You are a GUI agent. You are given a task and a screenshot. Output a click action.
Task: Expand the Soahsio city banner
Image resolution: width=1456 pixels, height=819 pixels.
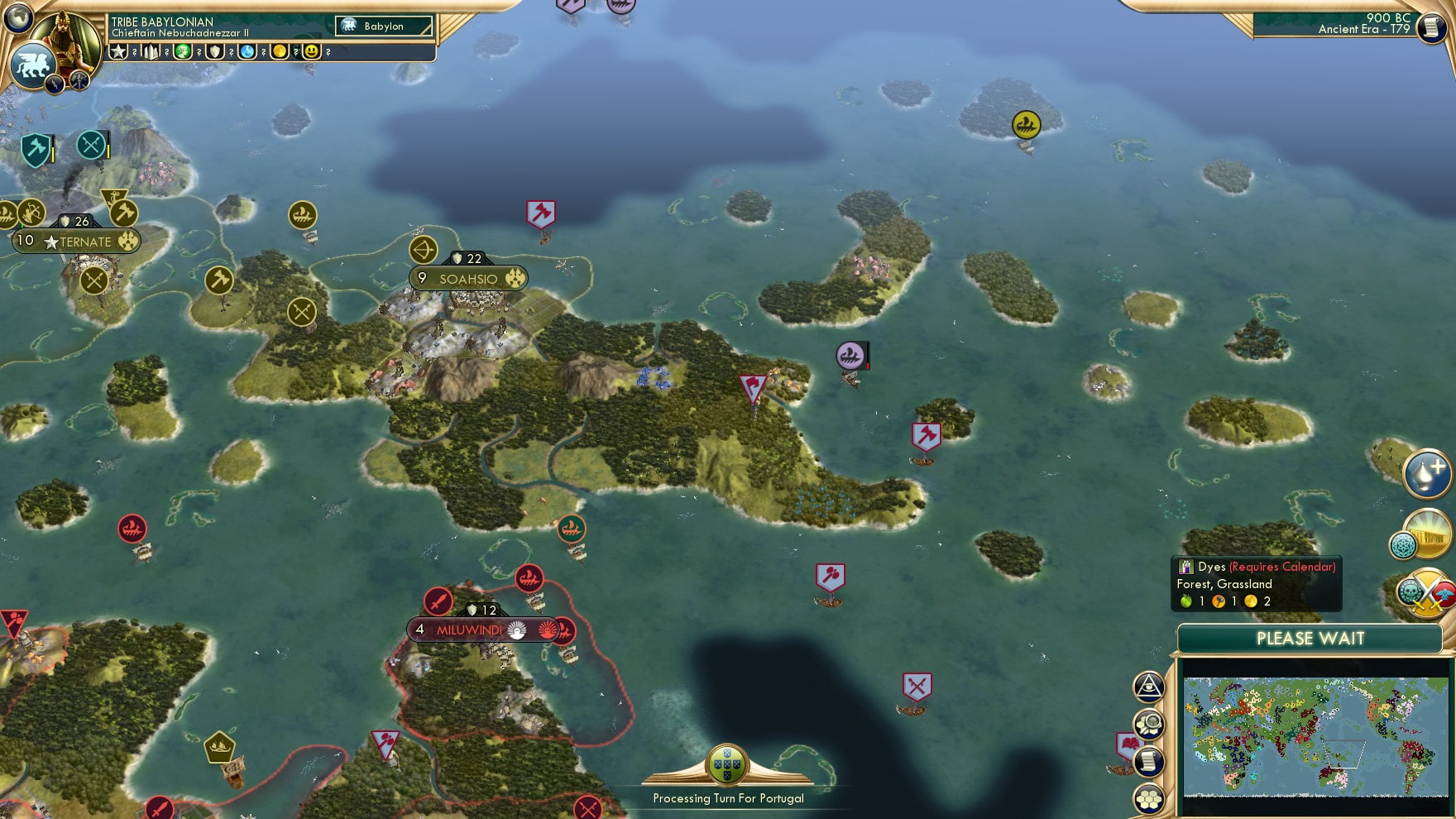coord(468,279)
